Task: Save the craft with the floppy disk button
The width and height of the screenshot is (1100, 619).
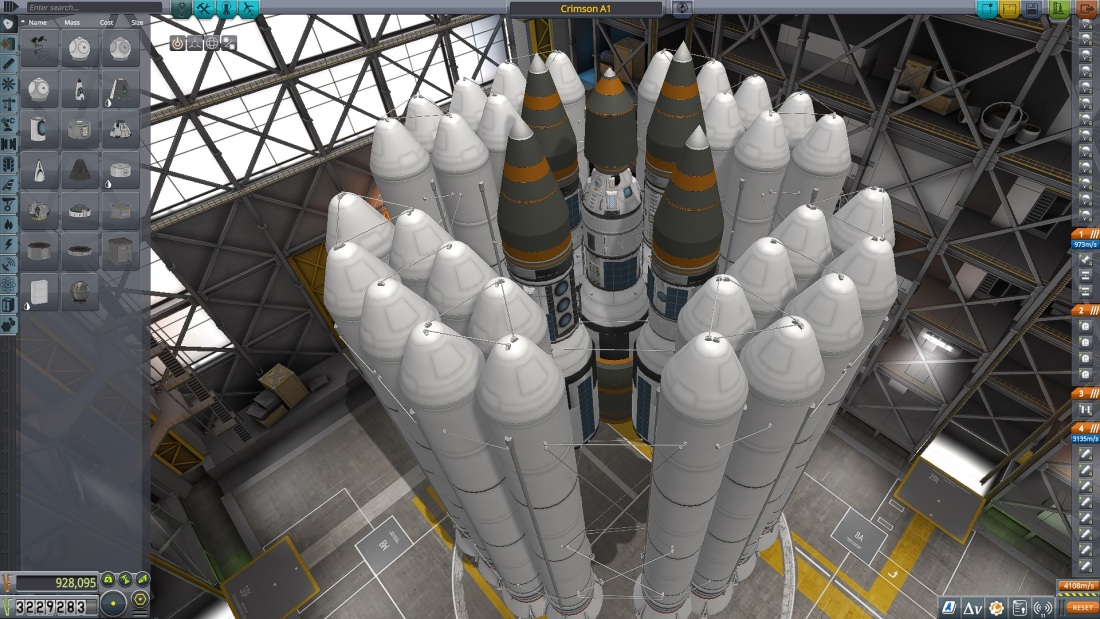Action: coord(1032,9)
